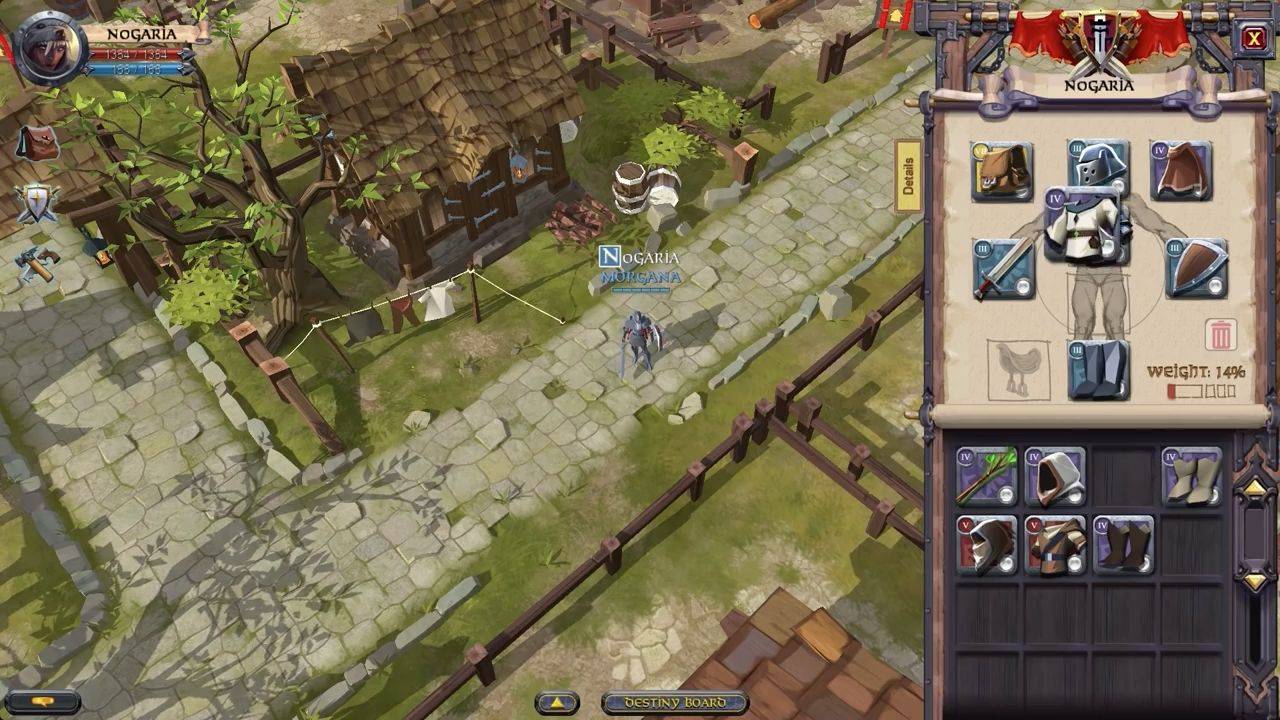Select the equipped plate boots slot

pyautogui.click(x=1098, y=370)
